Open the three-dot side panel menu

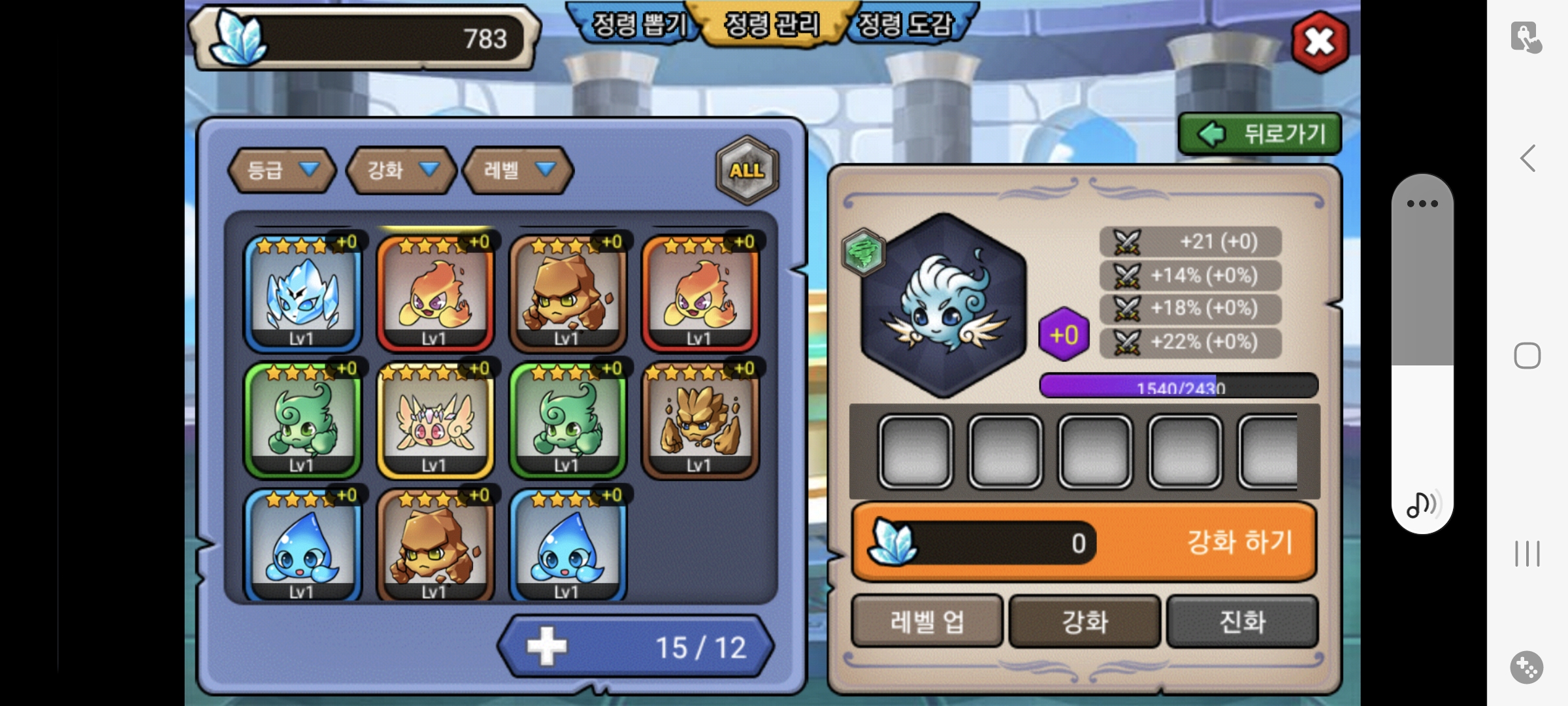tap(1422, 203)
